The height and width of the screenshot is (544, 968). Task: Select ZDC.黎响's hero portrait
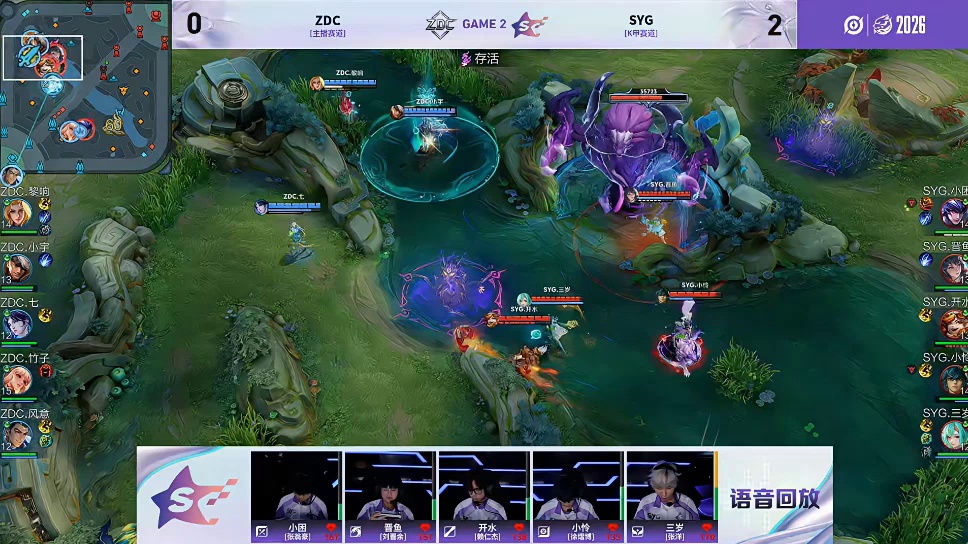pyautogui.click(x=16, y=213)
